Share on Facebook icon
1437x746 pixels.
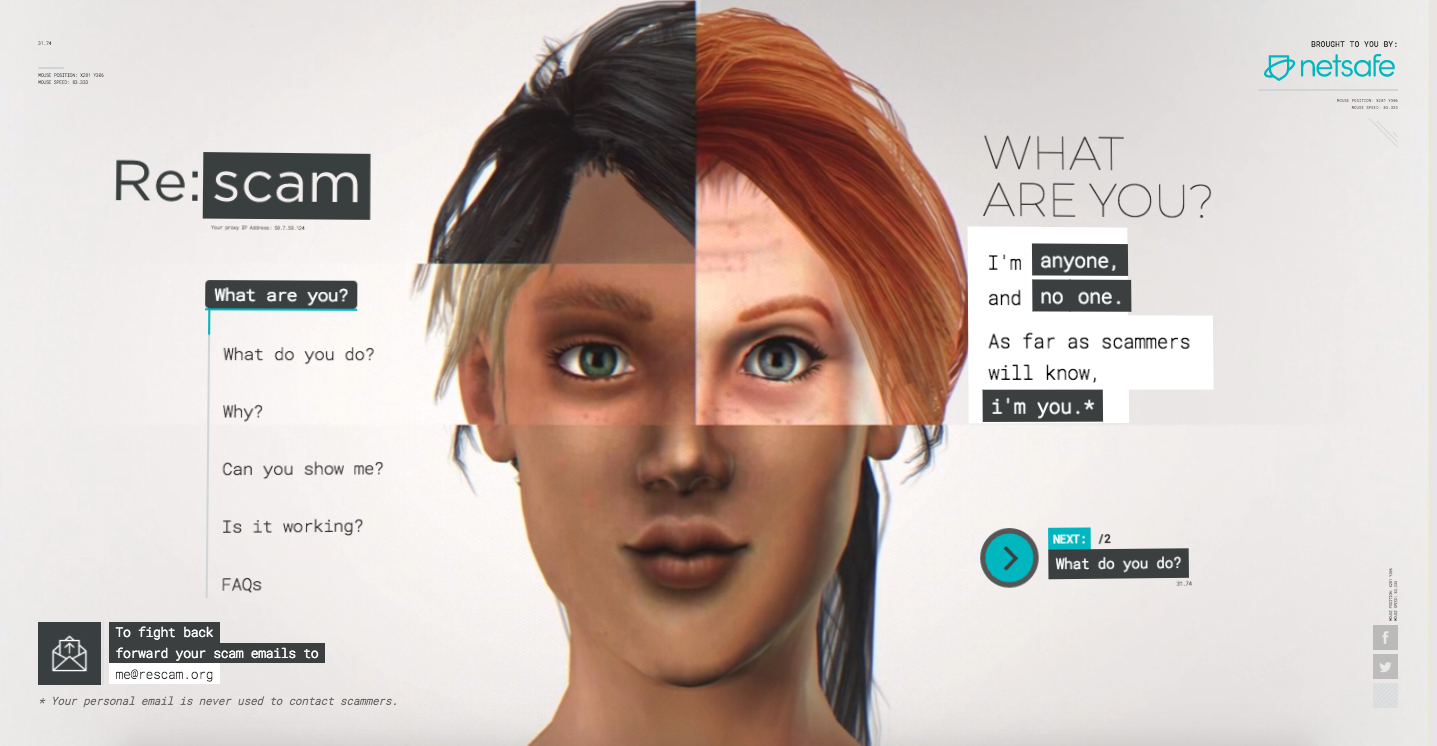click(x=1385, y=637)
